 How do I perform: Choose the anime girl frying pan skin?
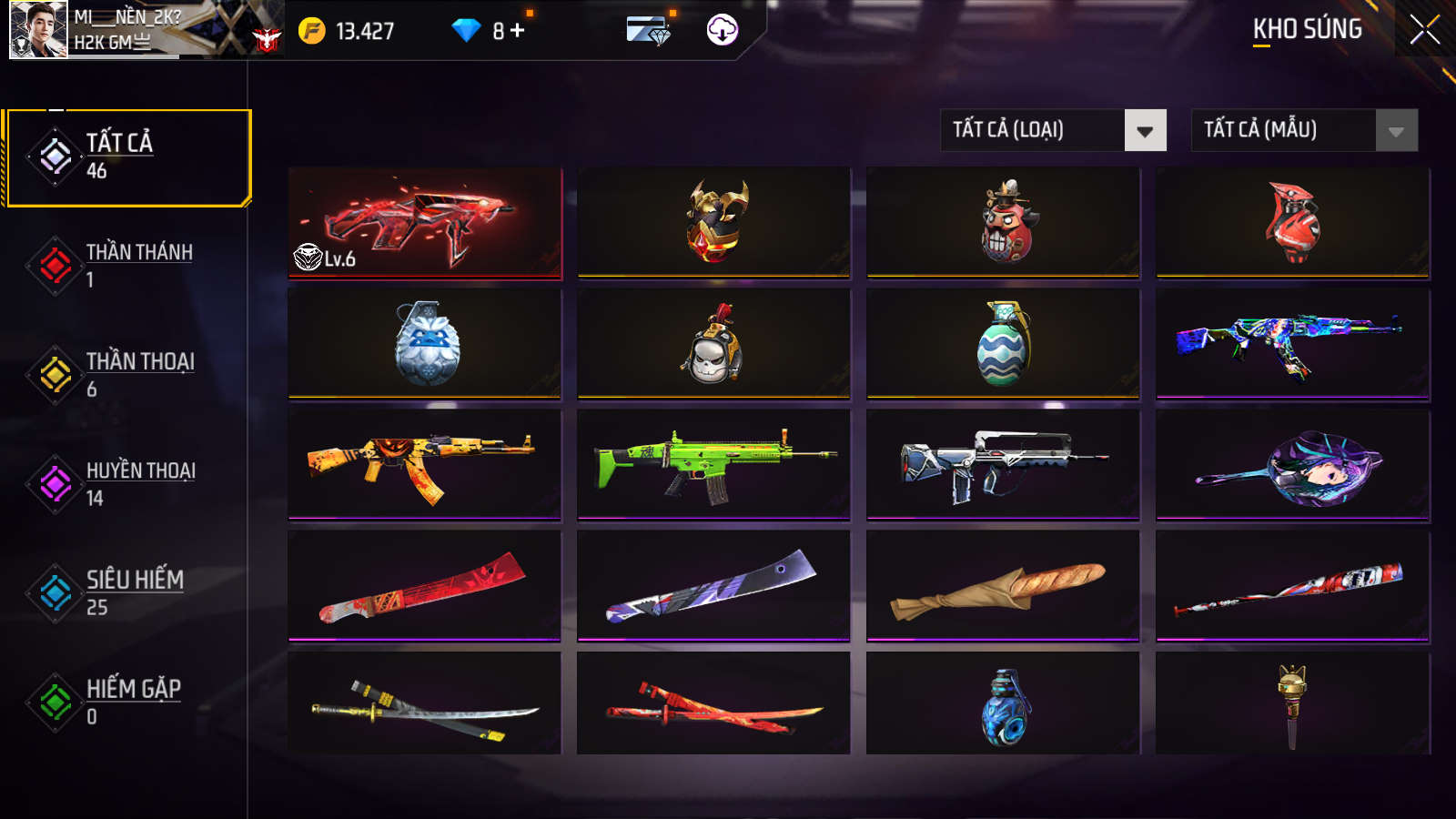tap(1292, 464)
